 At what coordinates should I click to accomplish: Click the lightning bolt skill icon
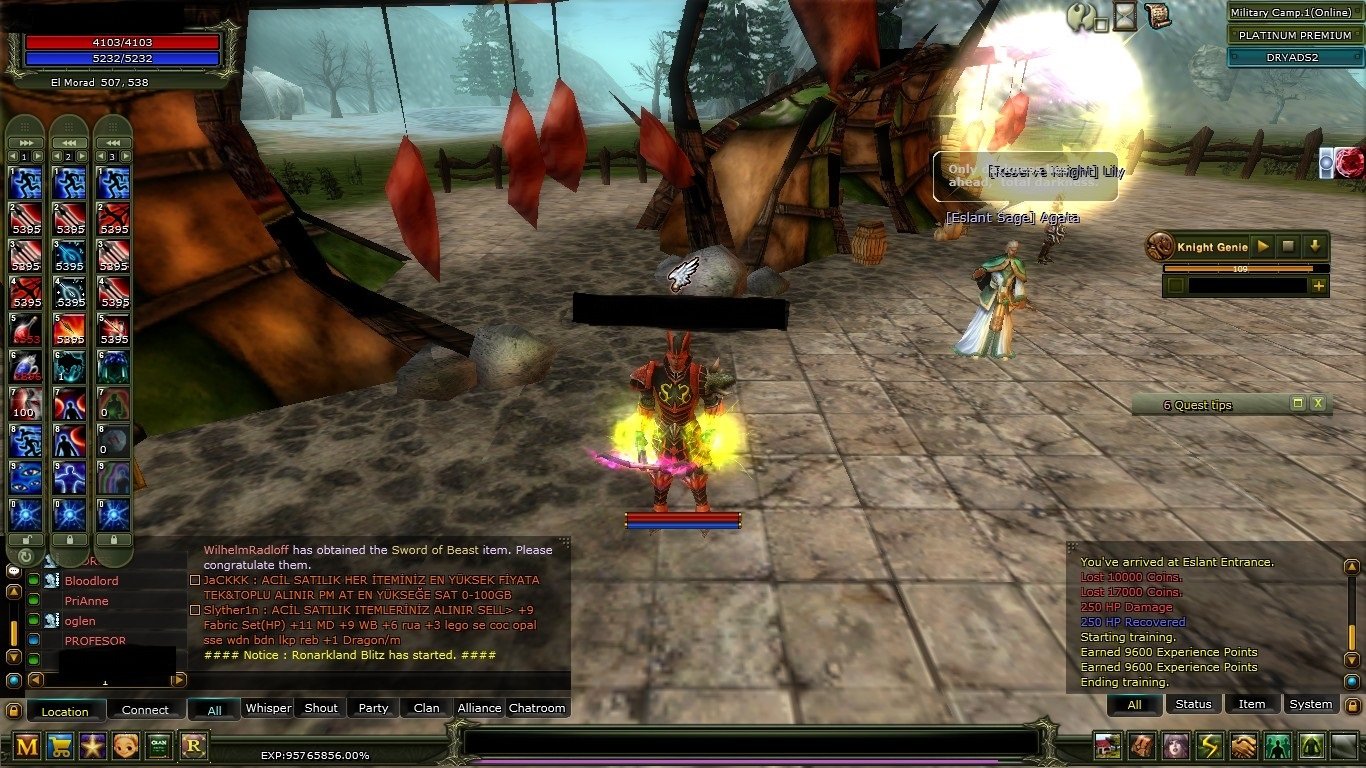(x=1209, y=746)
